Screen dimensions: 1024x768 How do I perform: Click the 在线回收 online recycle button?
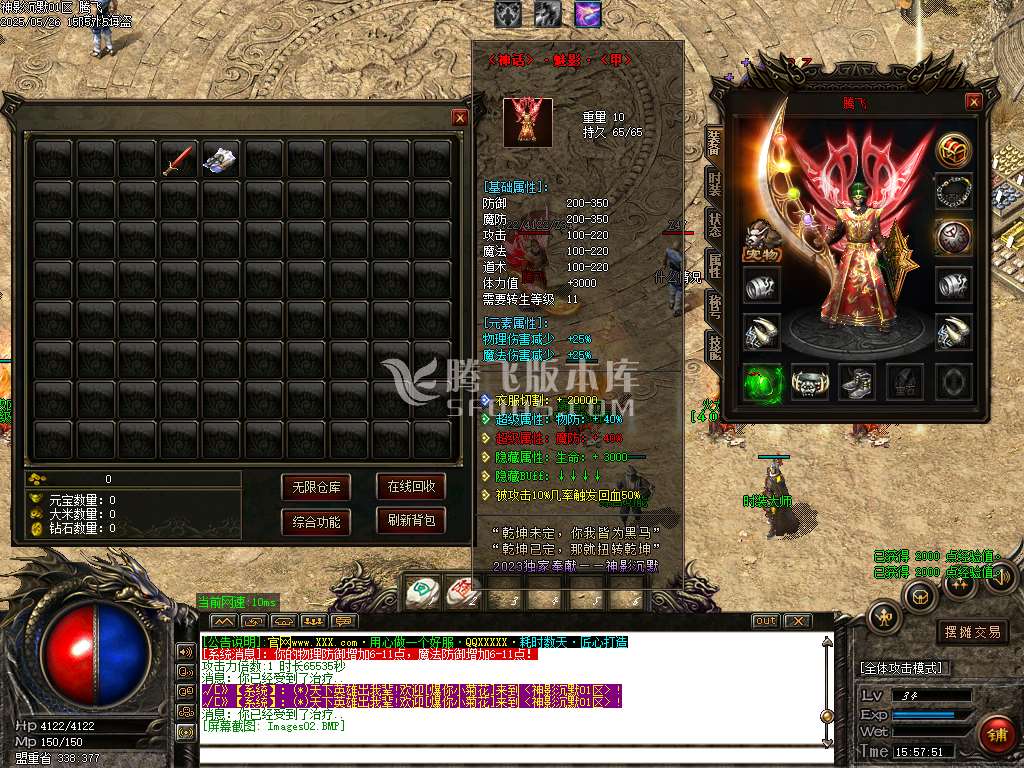click(x=411, y=487)
